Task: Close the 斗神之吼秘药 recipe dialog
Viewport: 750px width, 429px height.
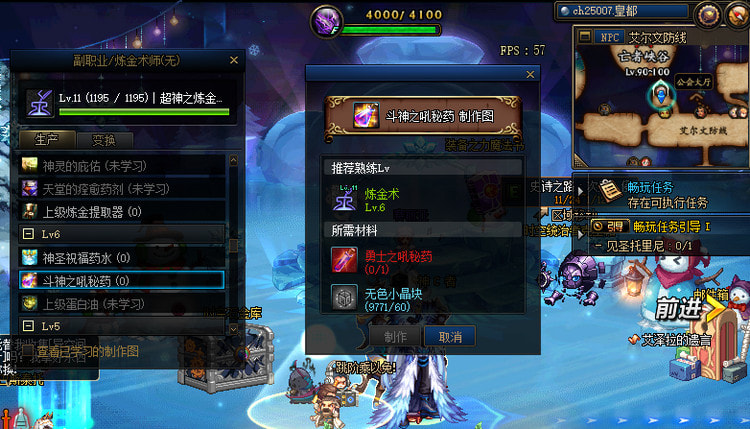Action: click(x=530, y=74)
